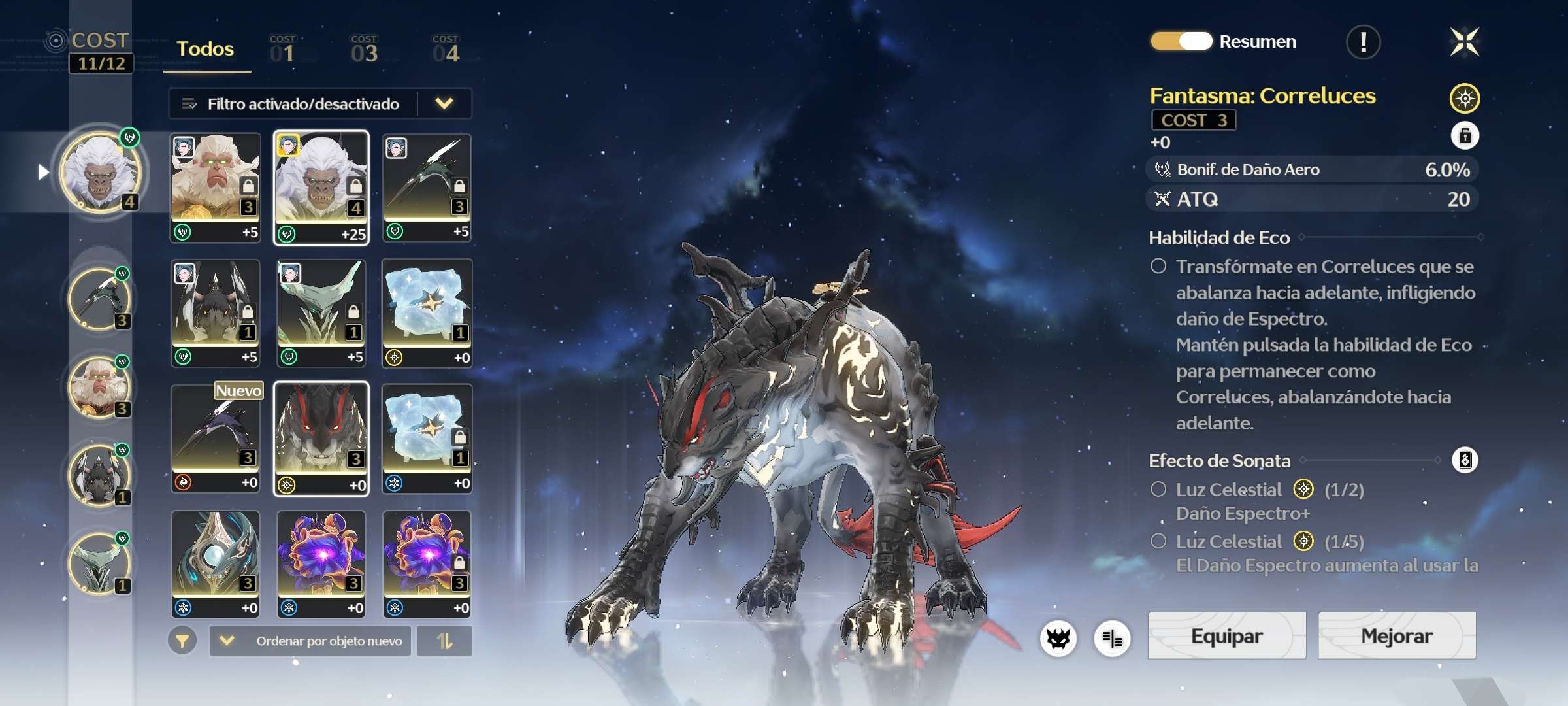Click the beast head icon button
Viewport: 1568px width, 706px height.
click(1058, 638)
